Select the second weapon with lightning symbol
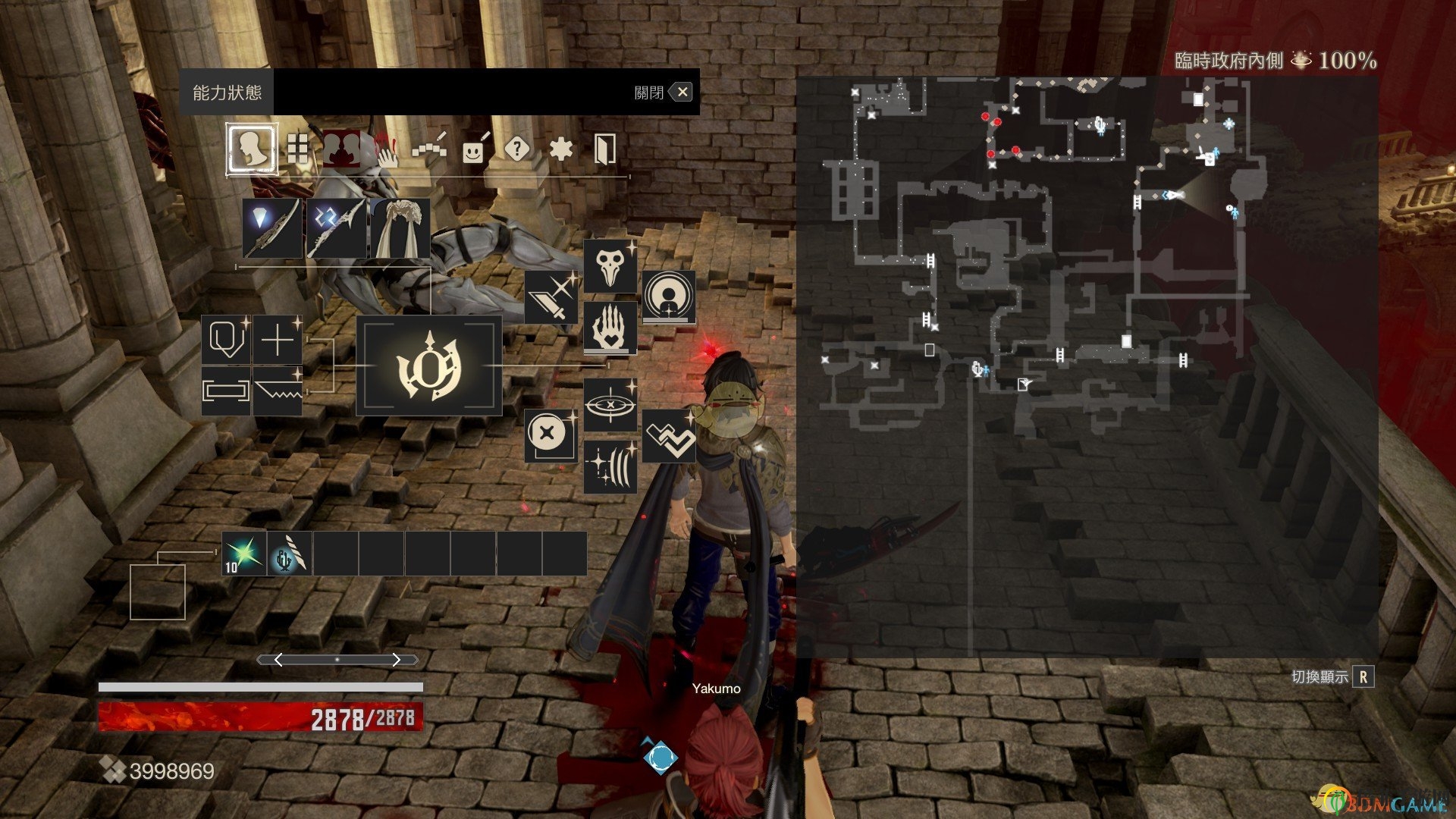This screenshot has width=1456, height=819. [x=336, y=228]
